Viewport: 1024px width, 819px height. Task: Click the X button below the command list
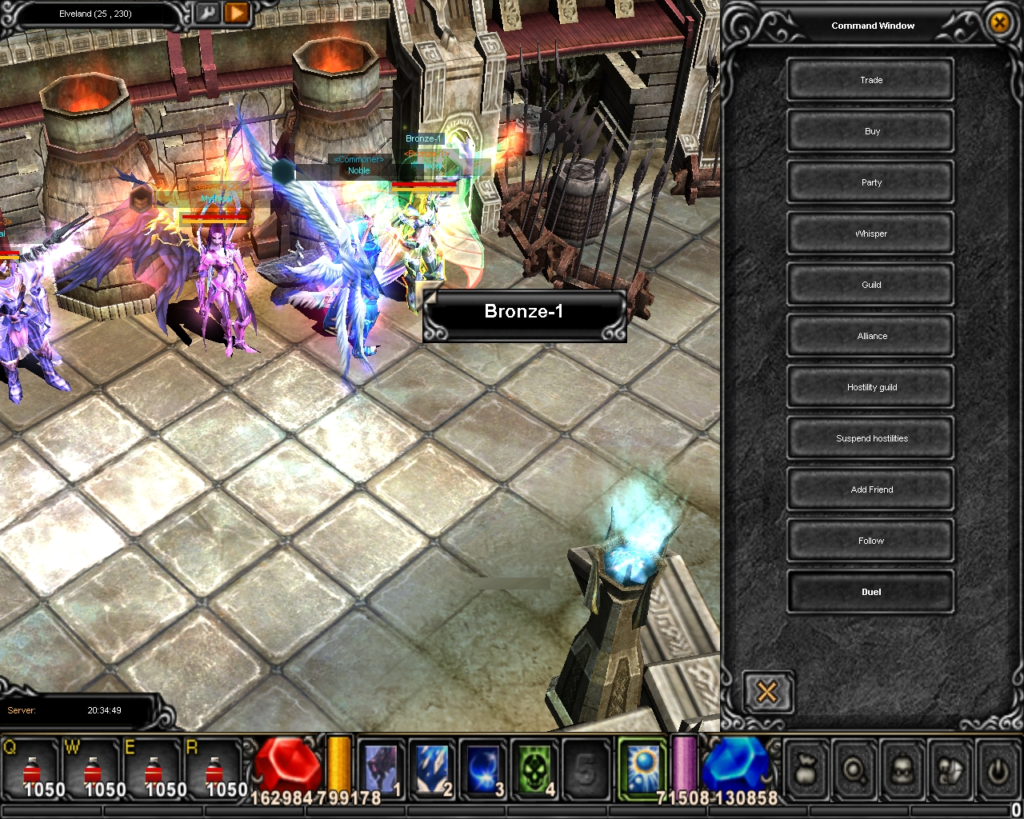tap(767, 691)
